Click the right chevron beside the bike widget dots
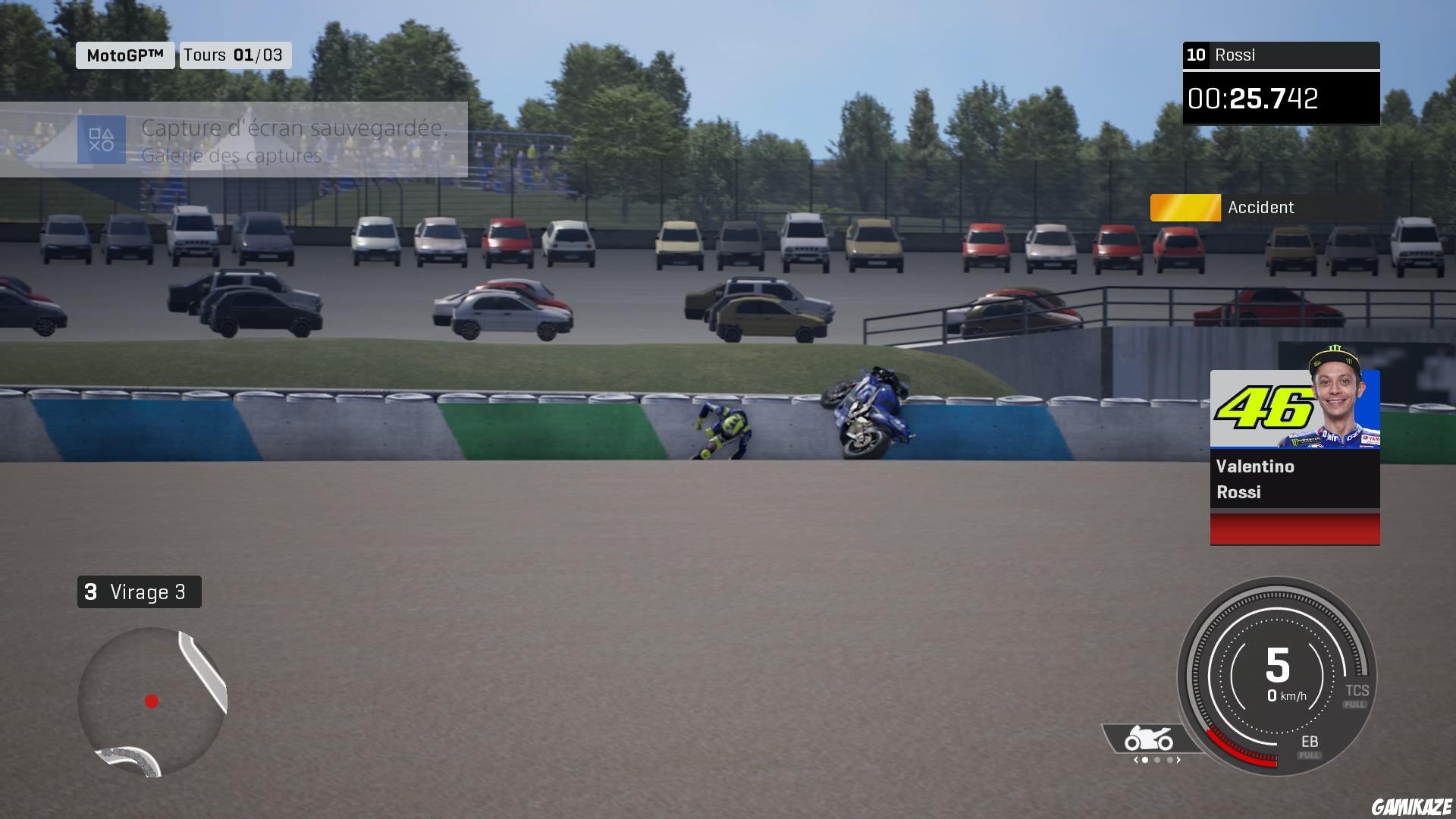 point(1180,761)
